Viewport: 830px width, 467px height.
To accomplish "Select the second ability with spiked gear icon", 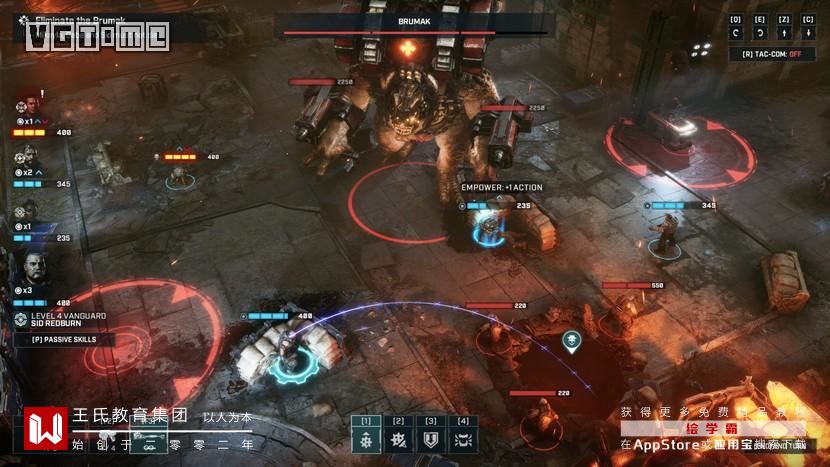I will 398,441.
